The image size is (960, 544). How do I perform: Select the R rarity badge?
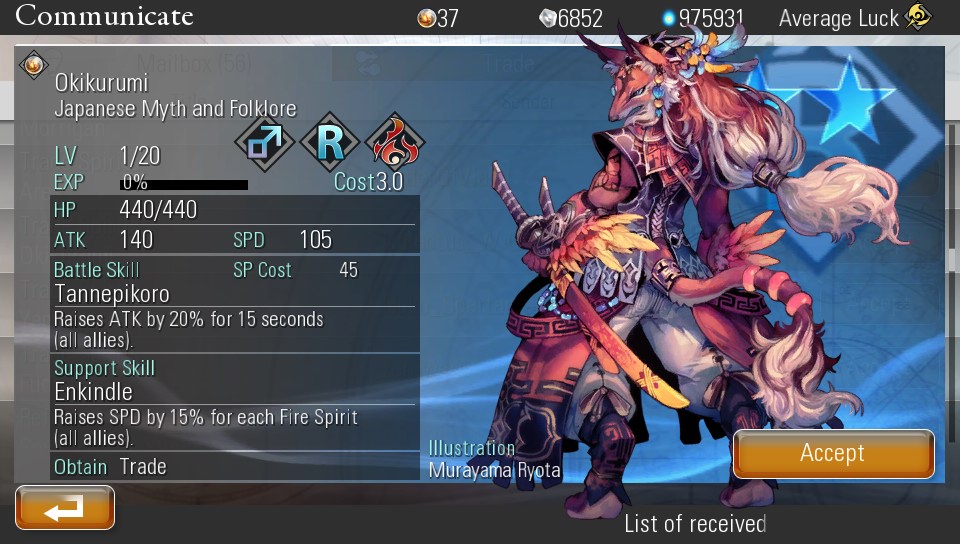[330, 142]
